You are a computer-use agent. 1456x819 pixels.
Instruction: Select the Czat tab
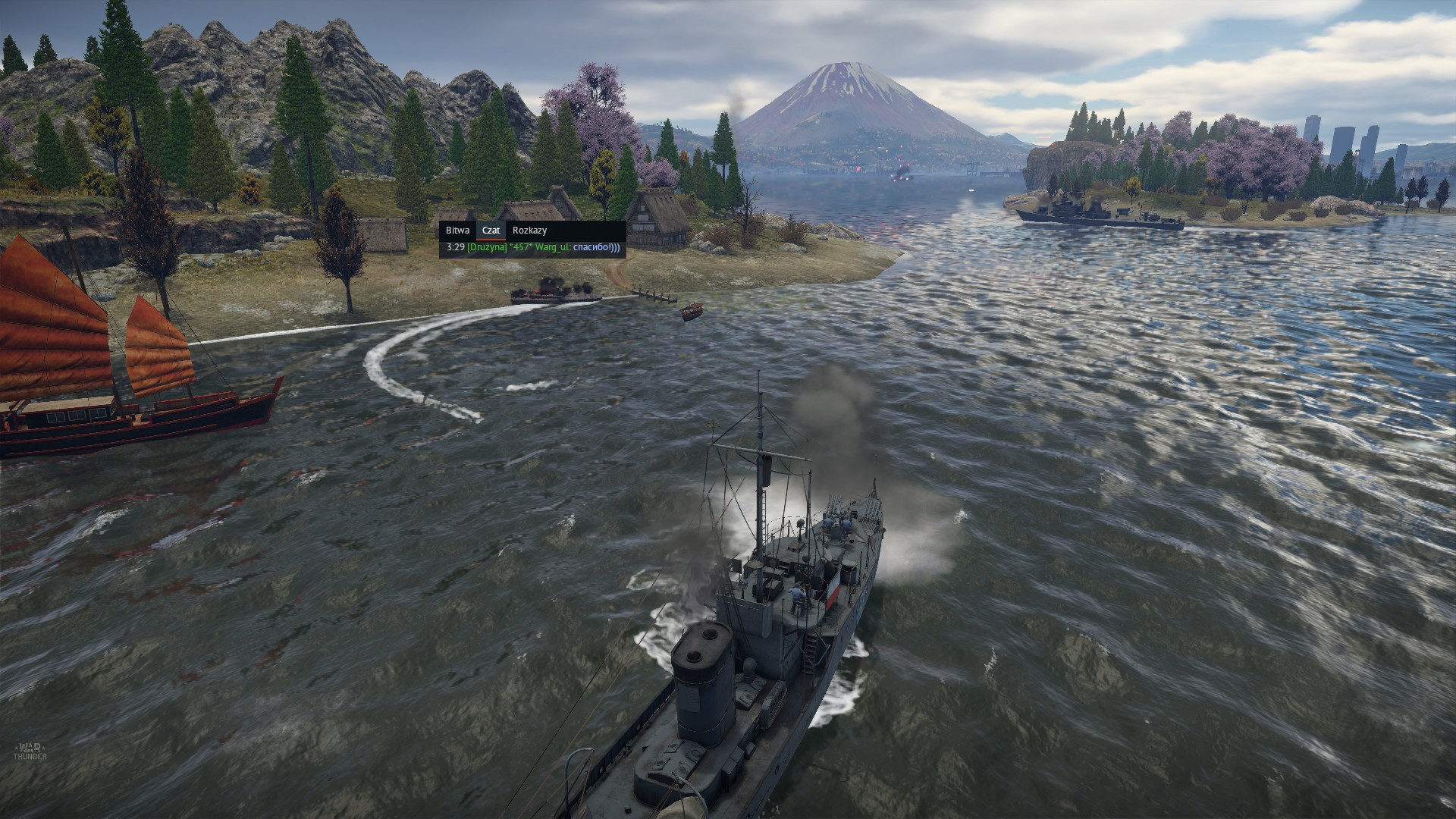[491, 231]
